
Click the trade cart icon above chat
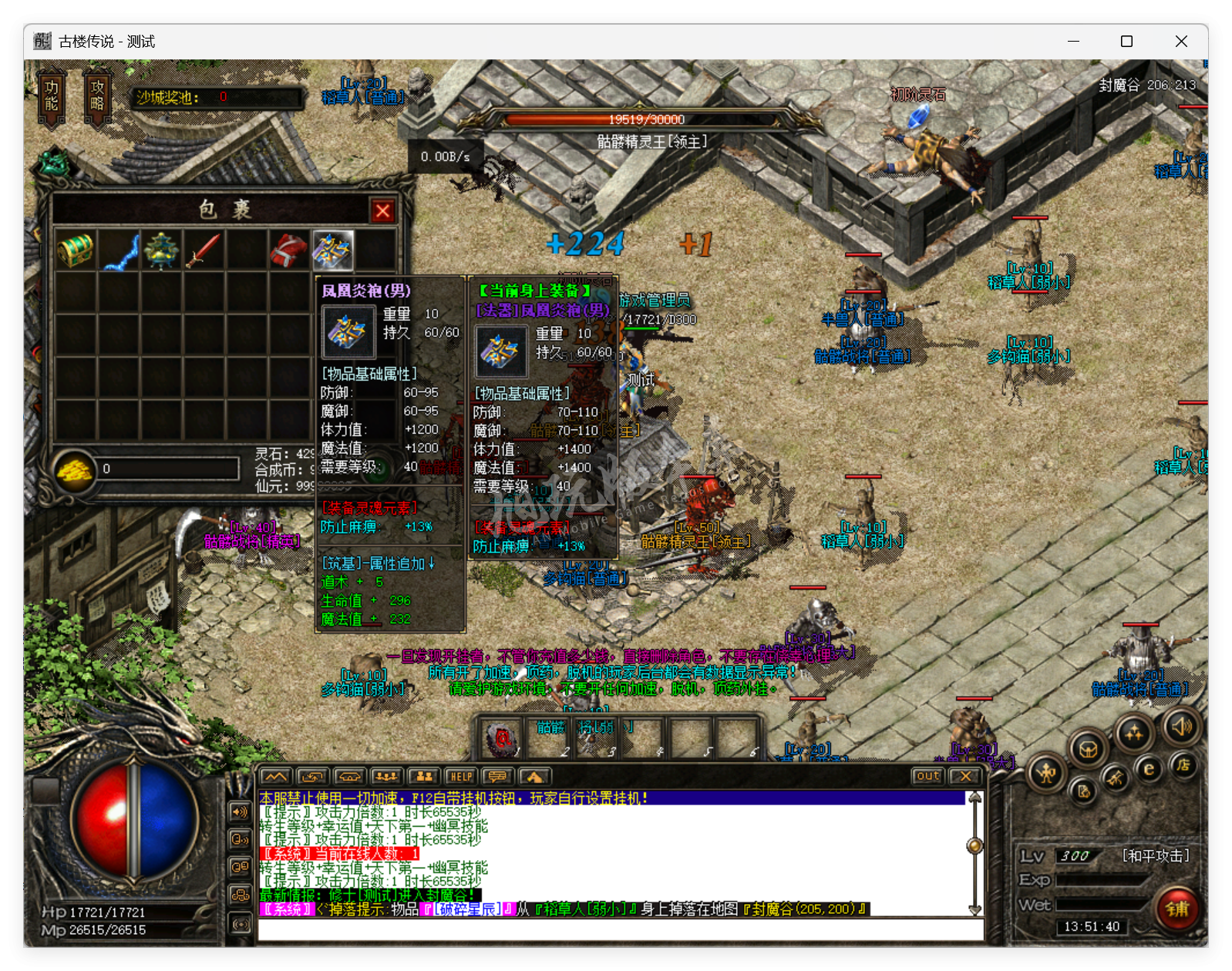click(x=349, y=777)
